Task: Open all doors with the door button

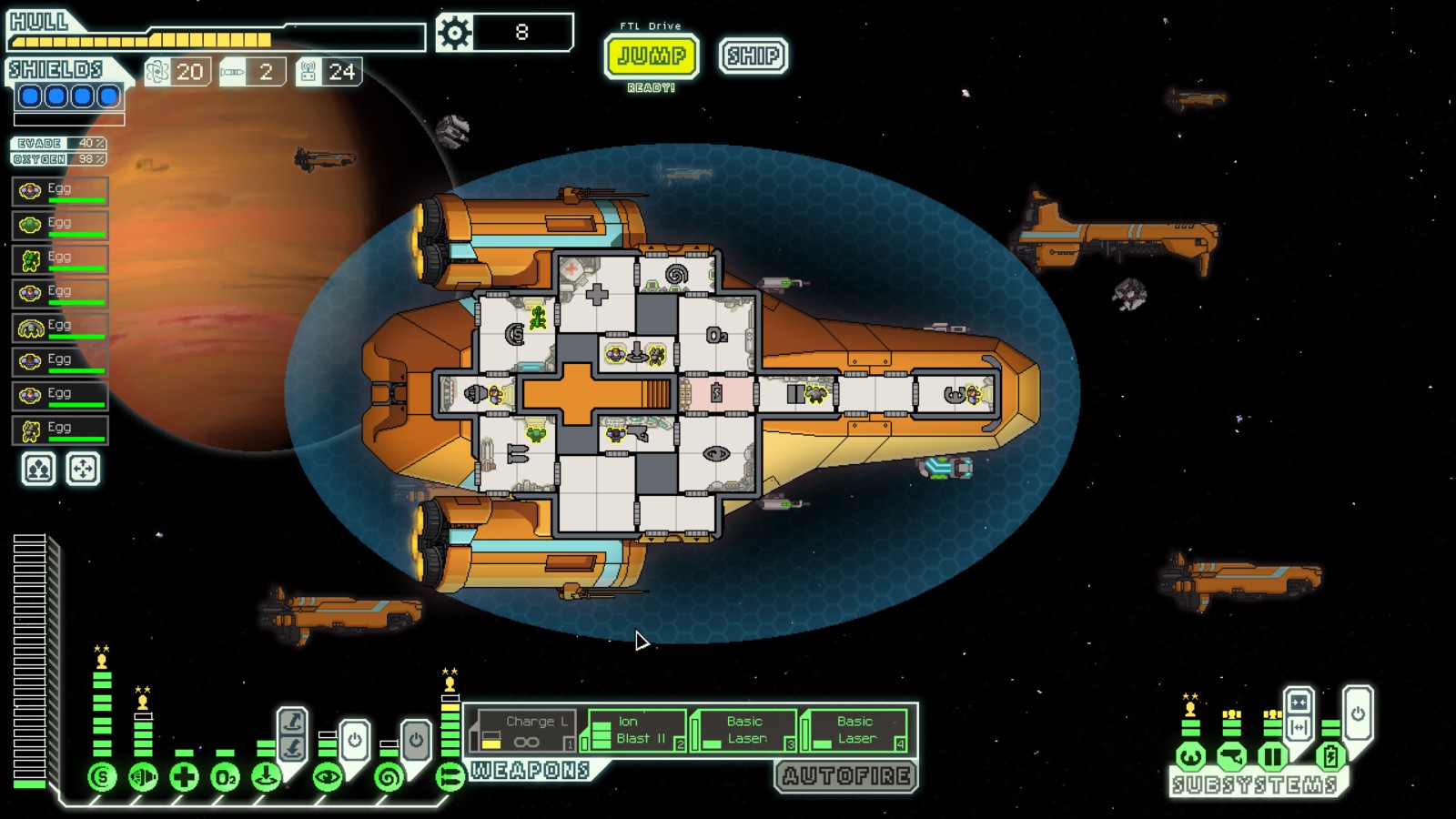Action: click(x=1299, y=727)
